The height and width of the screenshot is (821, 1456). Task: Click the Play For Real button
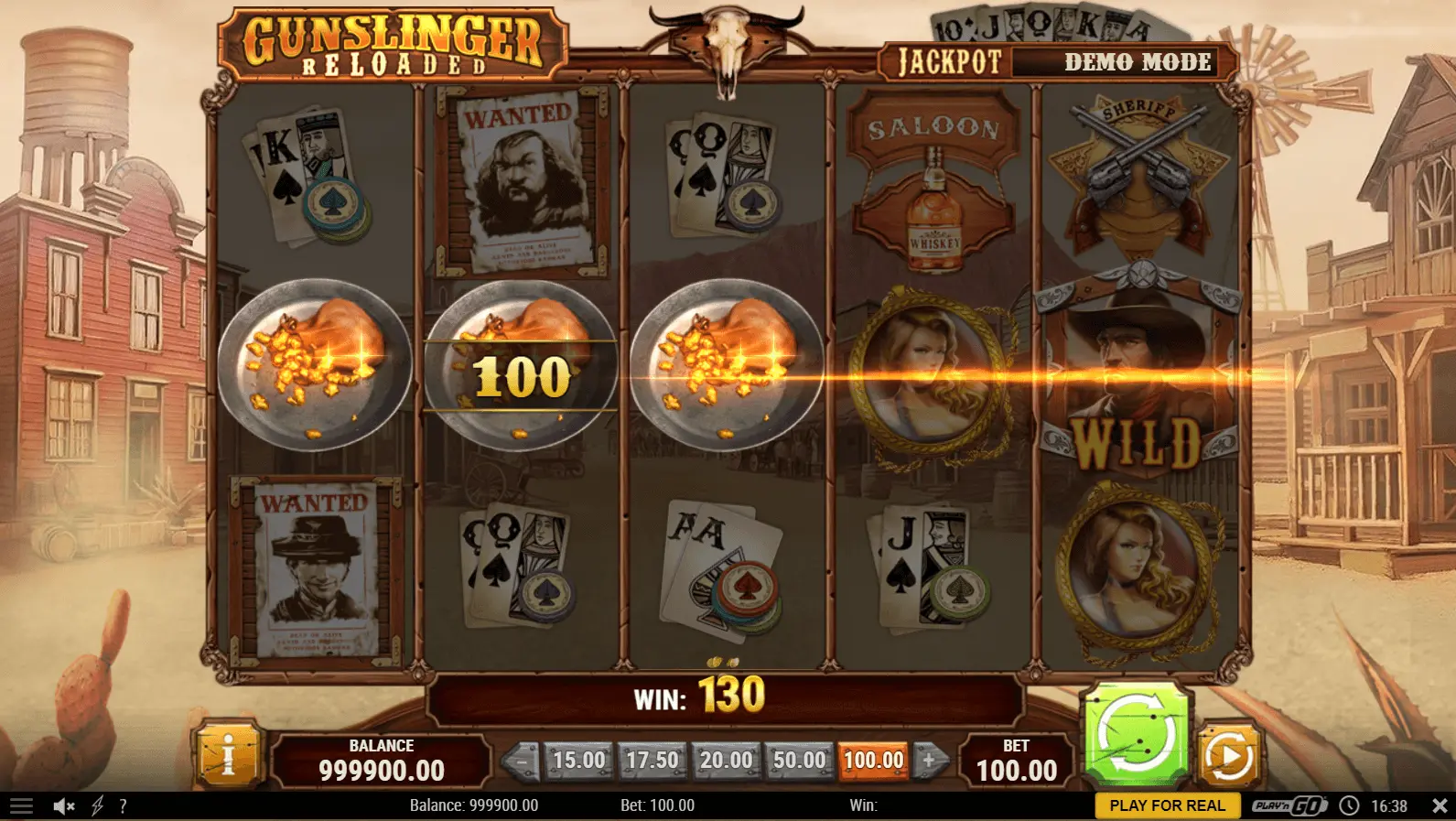pos(1167,805)
